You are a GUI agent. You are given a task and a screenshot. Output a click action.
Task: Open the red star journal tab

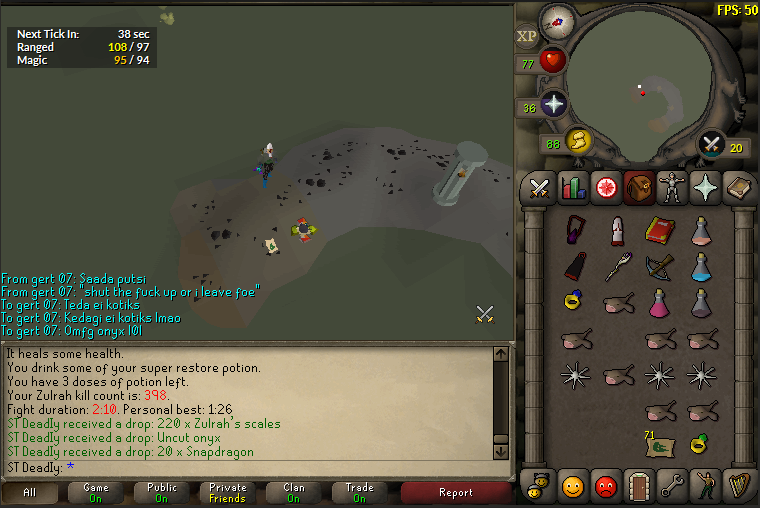coord(606,187)
